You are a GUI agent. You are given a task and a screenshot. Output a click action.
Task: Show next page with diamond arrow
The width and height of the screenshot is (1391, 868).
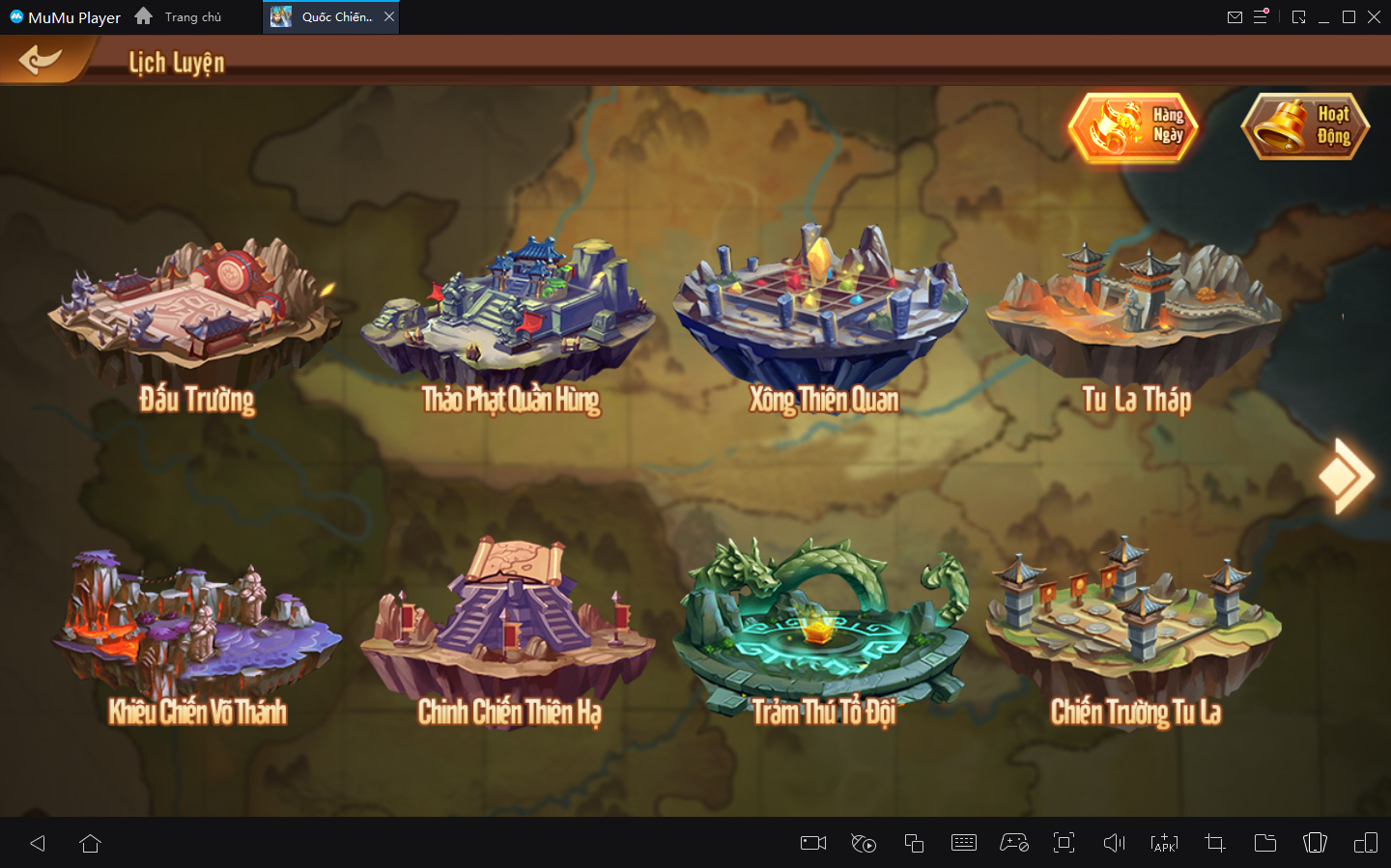(1346, 476)
